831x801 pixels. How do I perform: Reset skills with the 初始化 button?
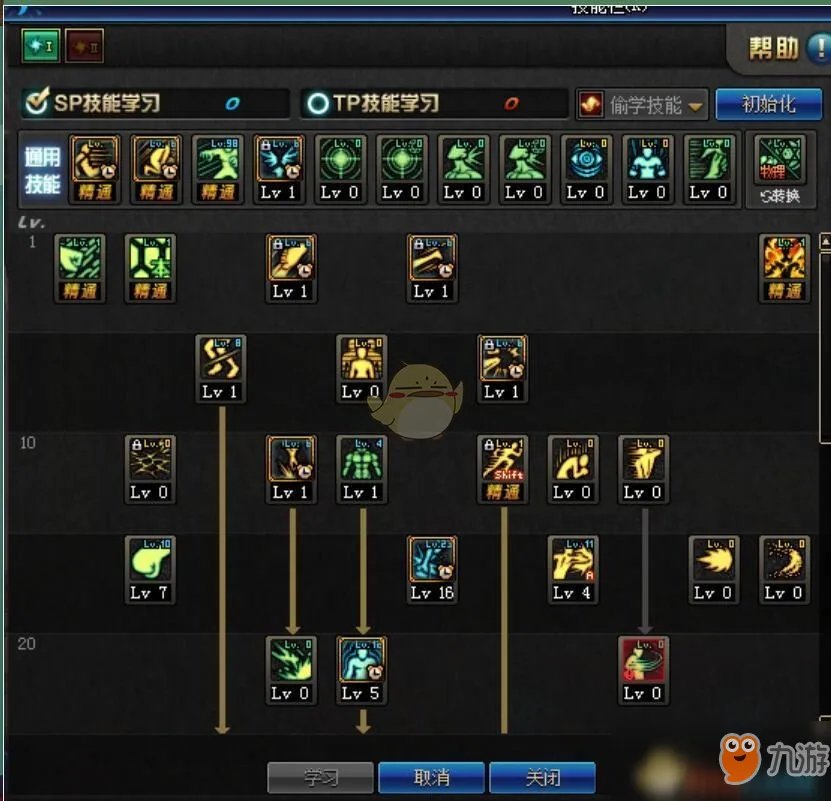[x=768, y=104]
